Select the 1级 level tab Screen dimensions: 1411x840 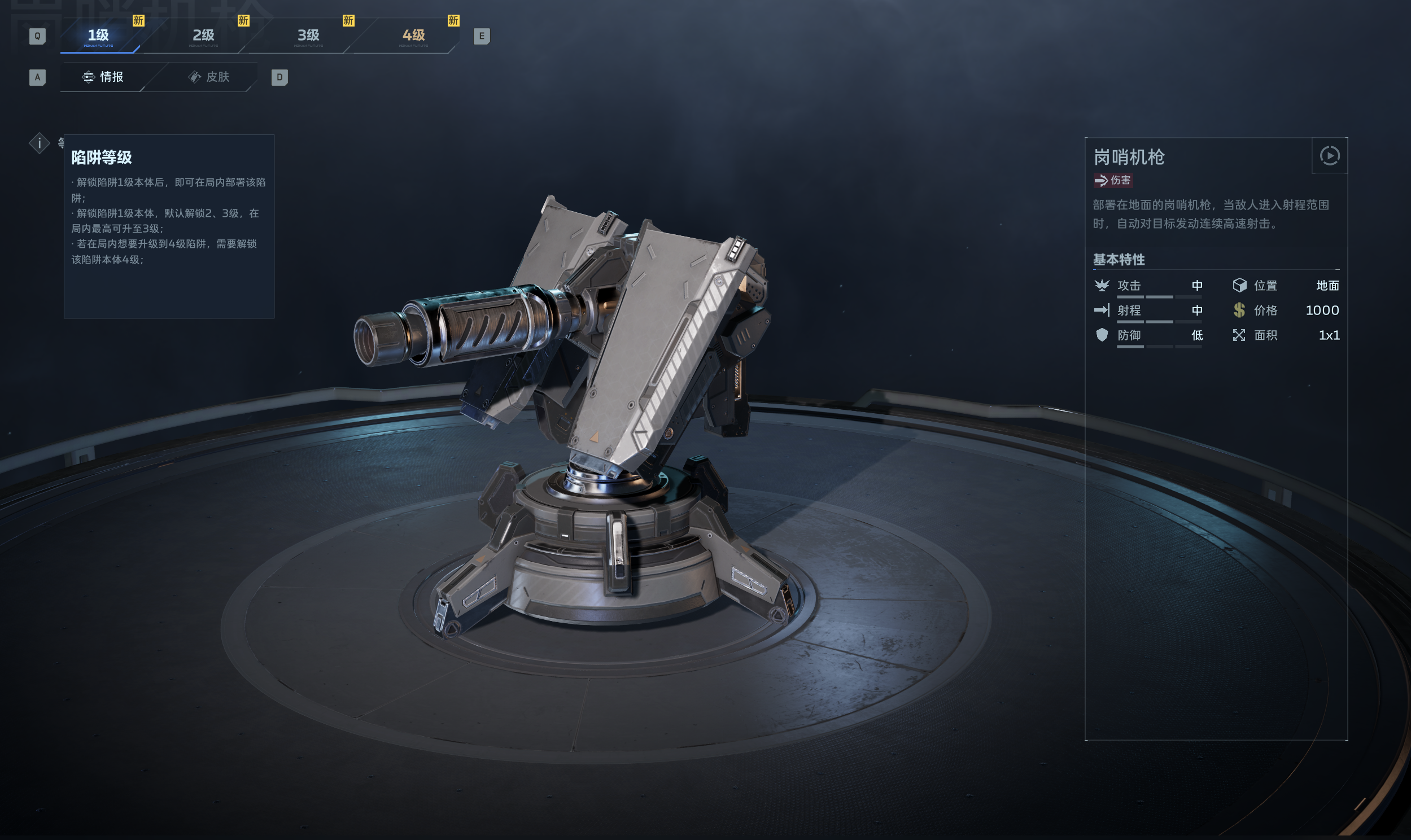coord(98,36)
